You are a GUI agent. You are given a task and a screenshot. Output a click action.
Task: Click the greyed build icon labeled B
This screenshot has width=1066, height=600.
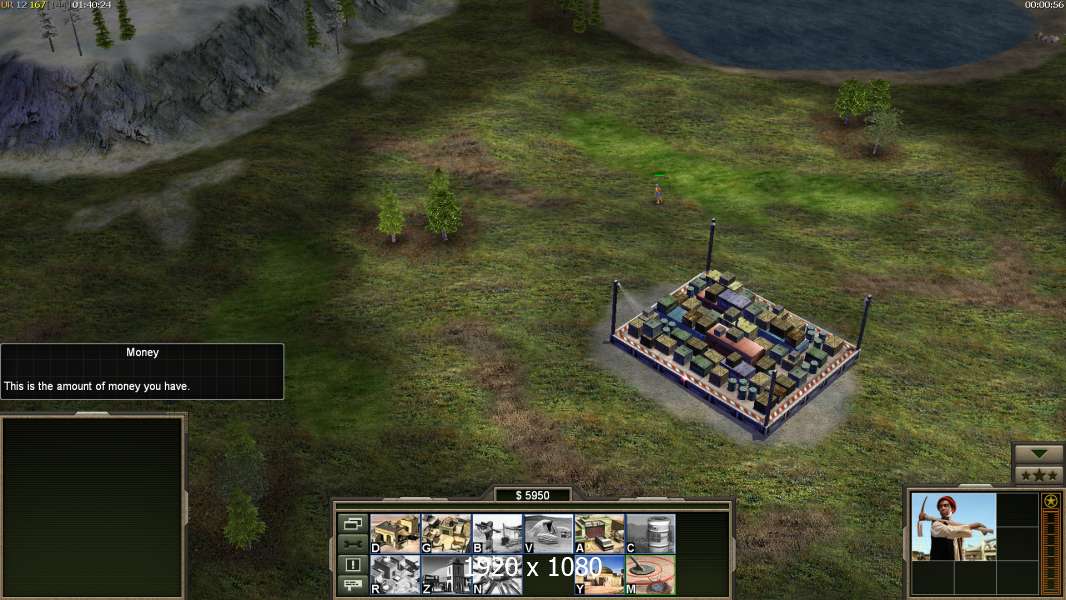tap(497, 533)
